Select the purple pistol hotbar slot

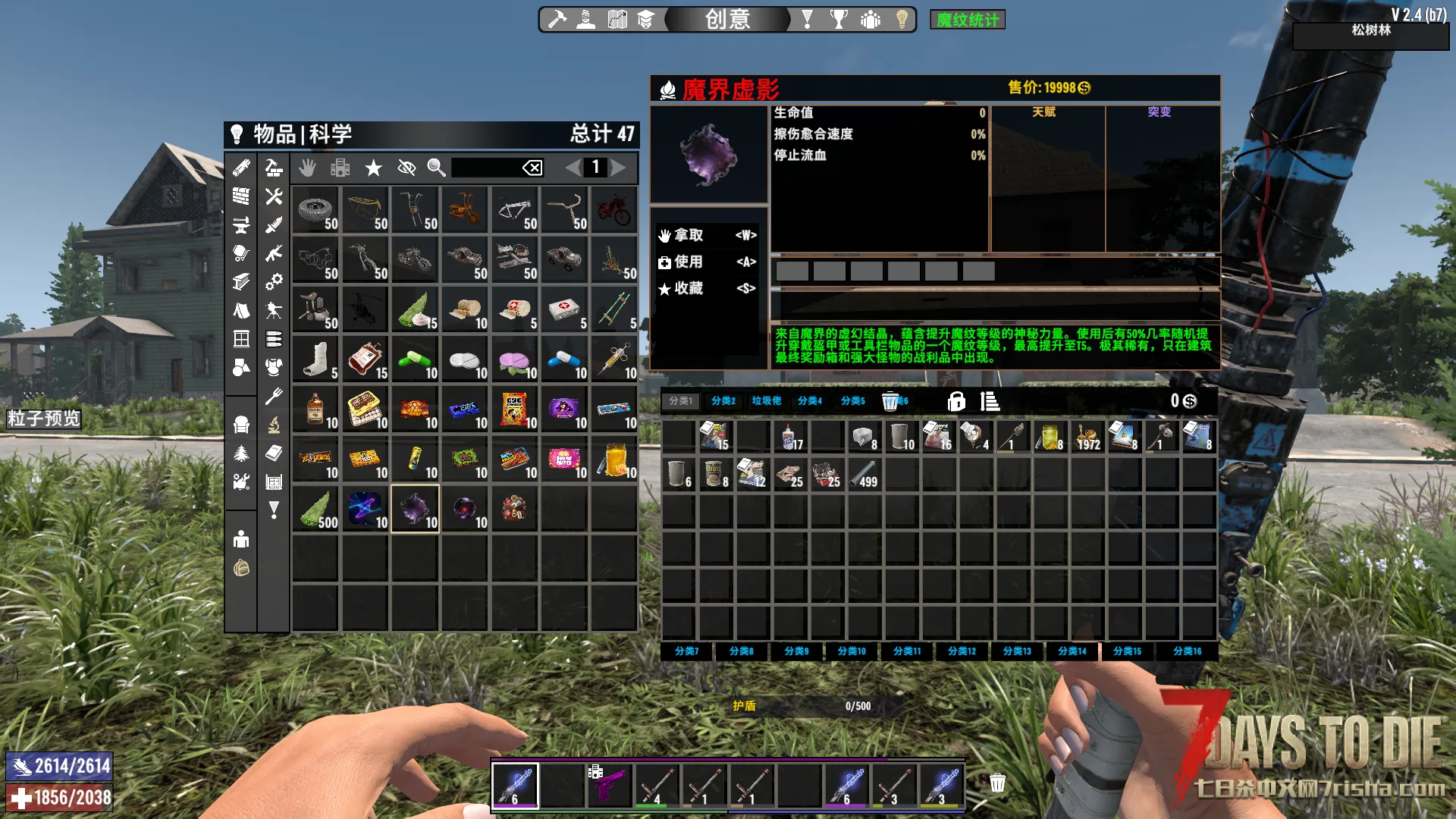[609, 785]
